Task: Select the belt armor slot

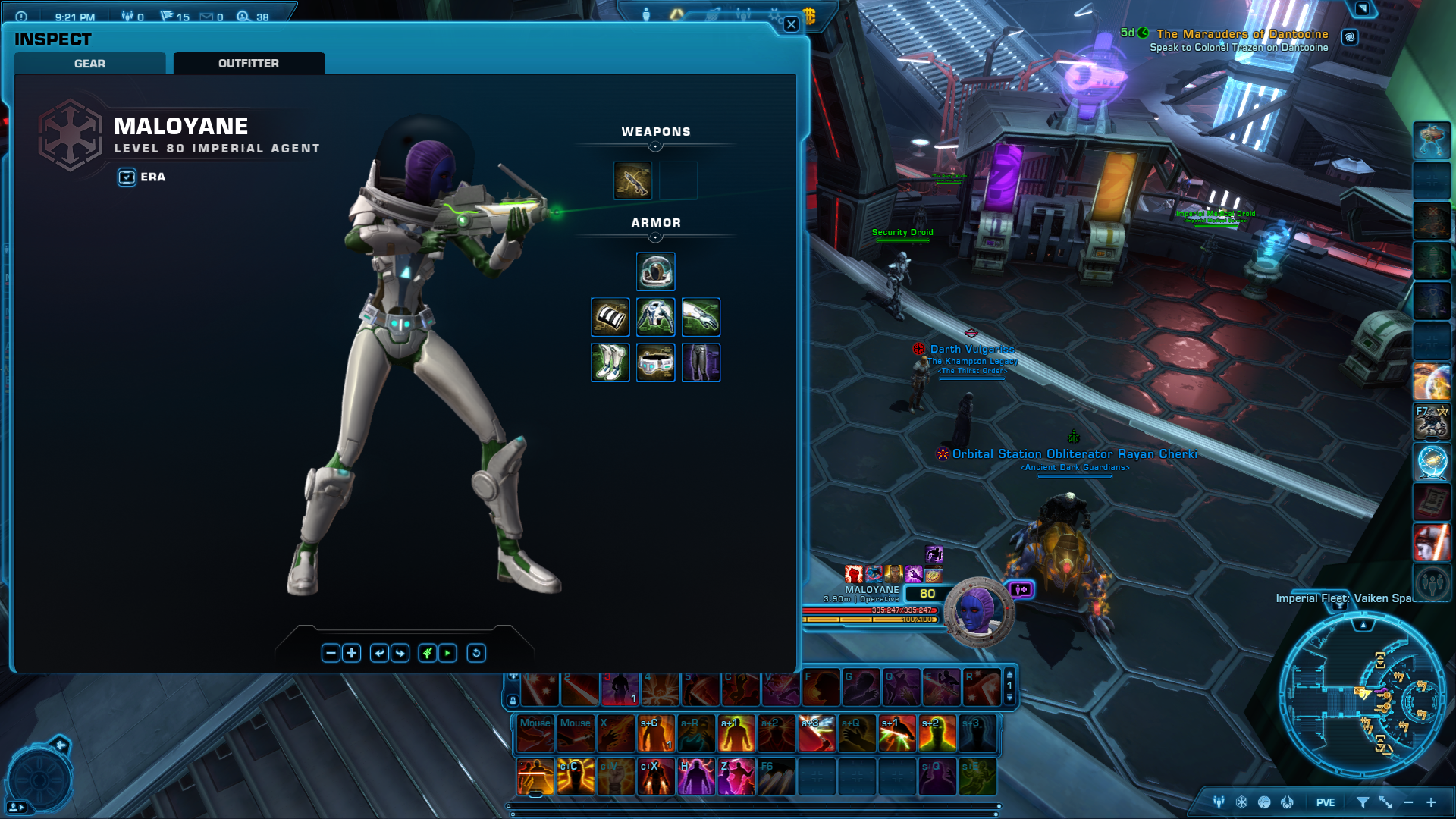Action: 655,362
